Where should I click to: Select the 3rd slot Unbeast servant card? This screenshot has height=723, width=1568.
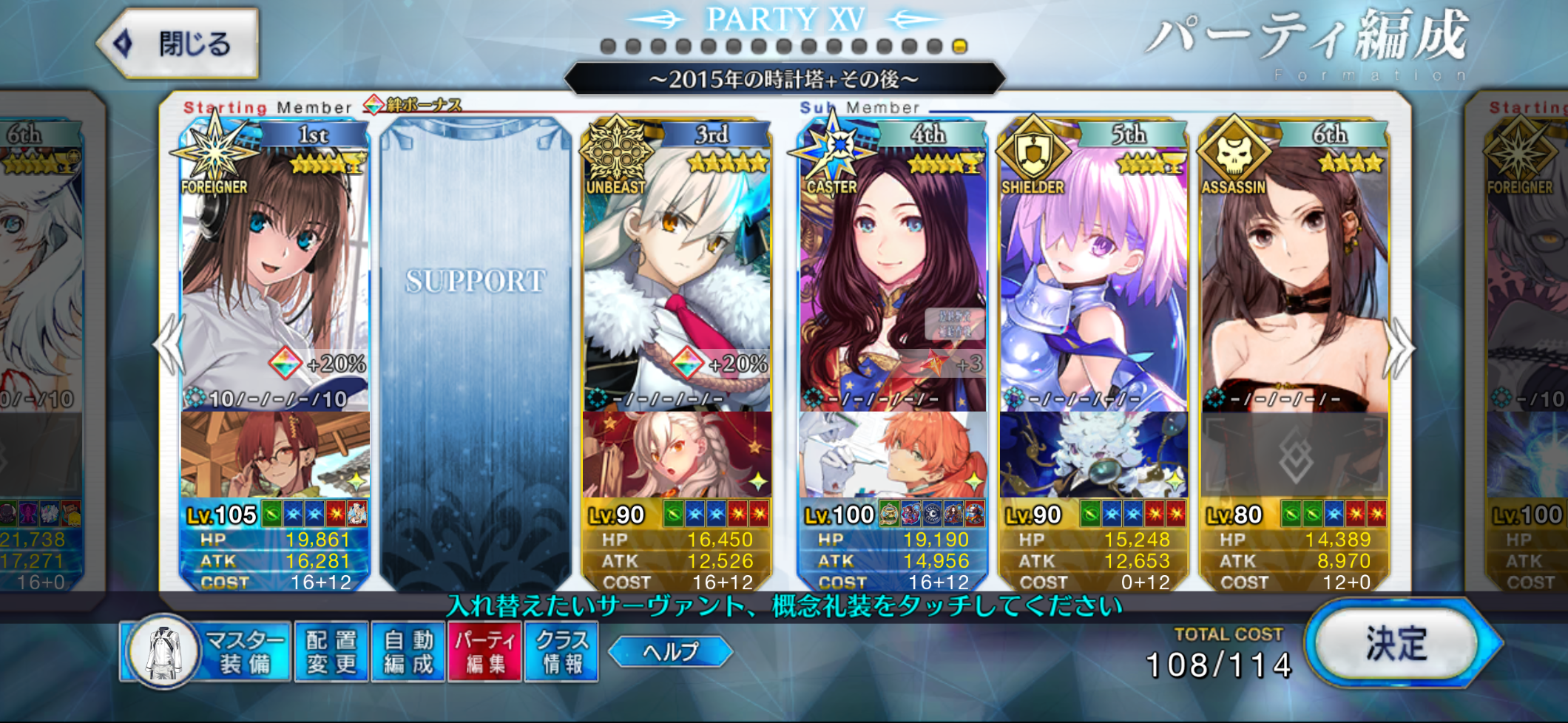coord(676,281)
